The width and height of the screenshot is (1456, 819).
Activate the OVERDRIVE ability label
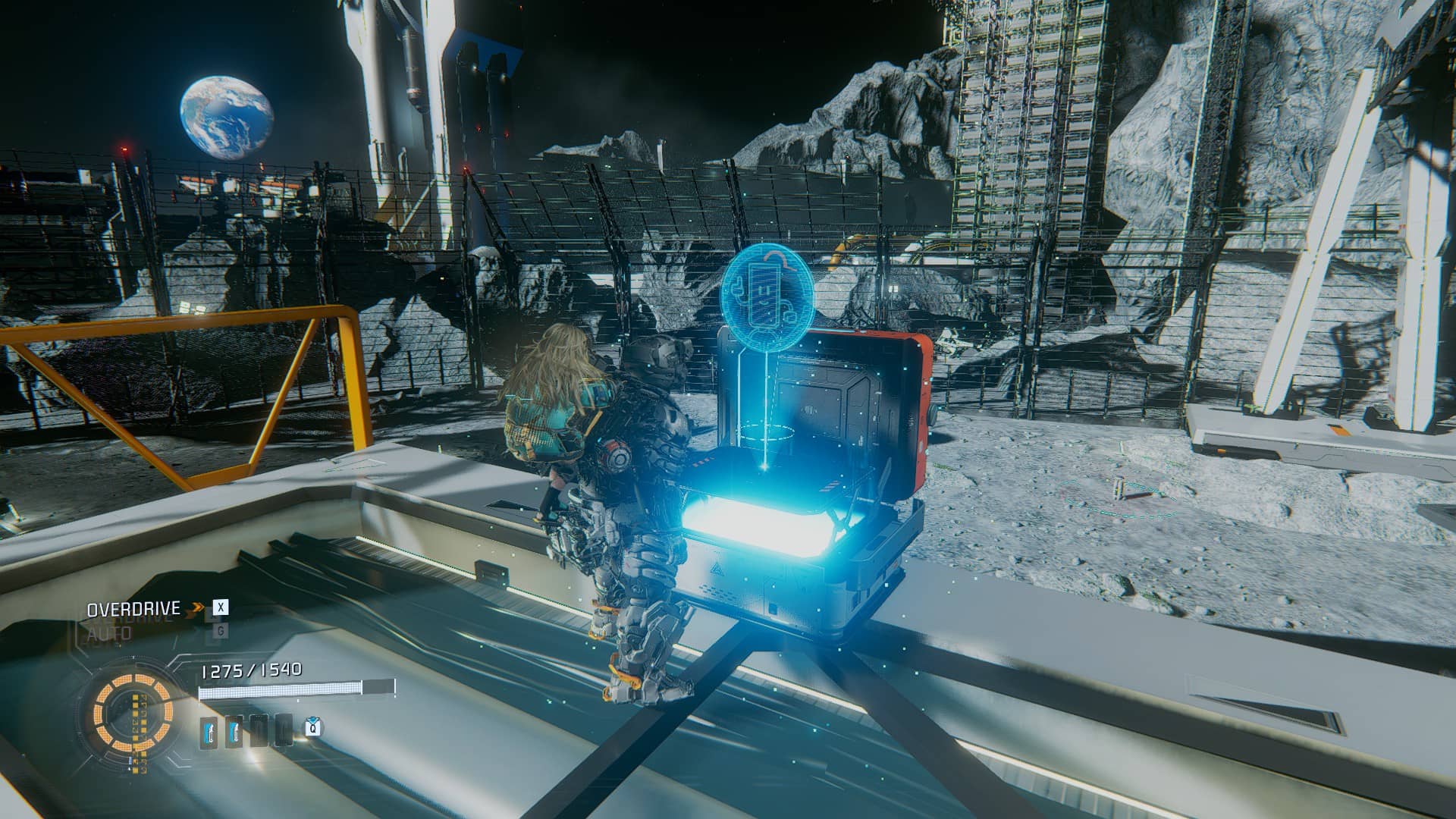pyautogui.click(x=133, y=609)
